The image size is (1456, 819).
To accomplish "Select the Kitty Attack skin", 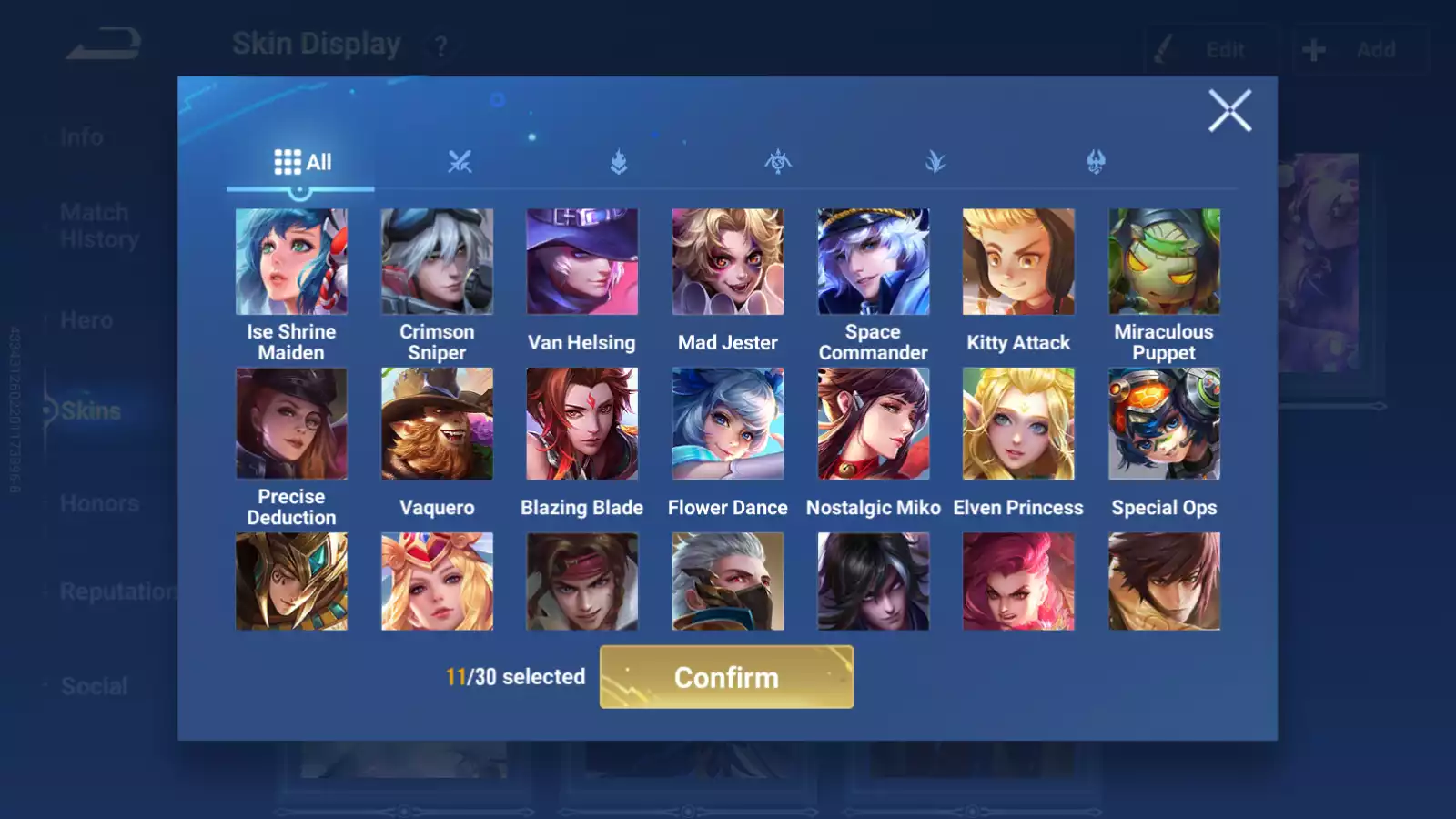I will (x=1018, y=262).
